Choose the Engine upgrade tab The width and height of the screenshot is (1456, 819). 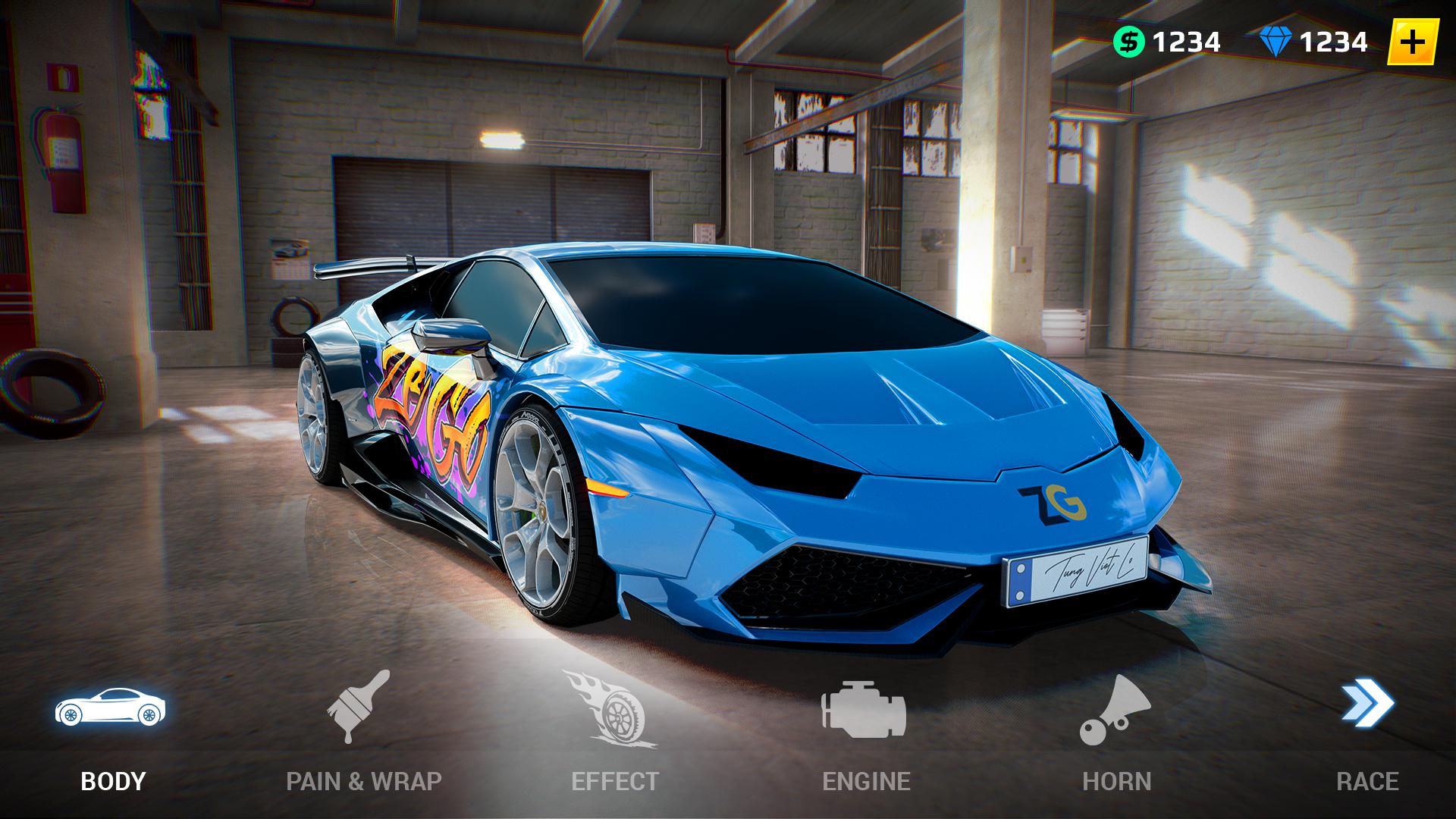point(866,732)
